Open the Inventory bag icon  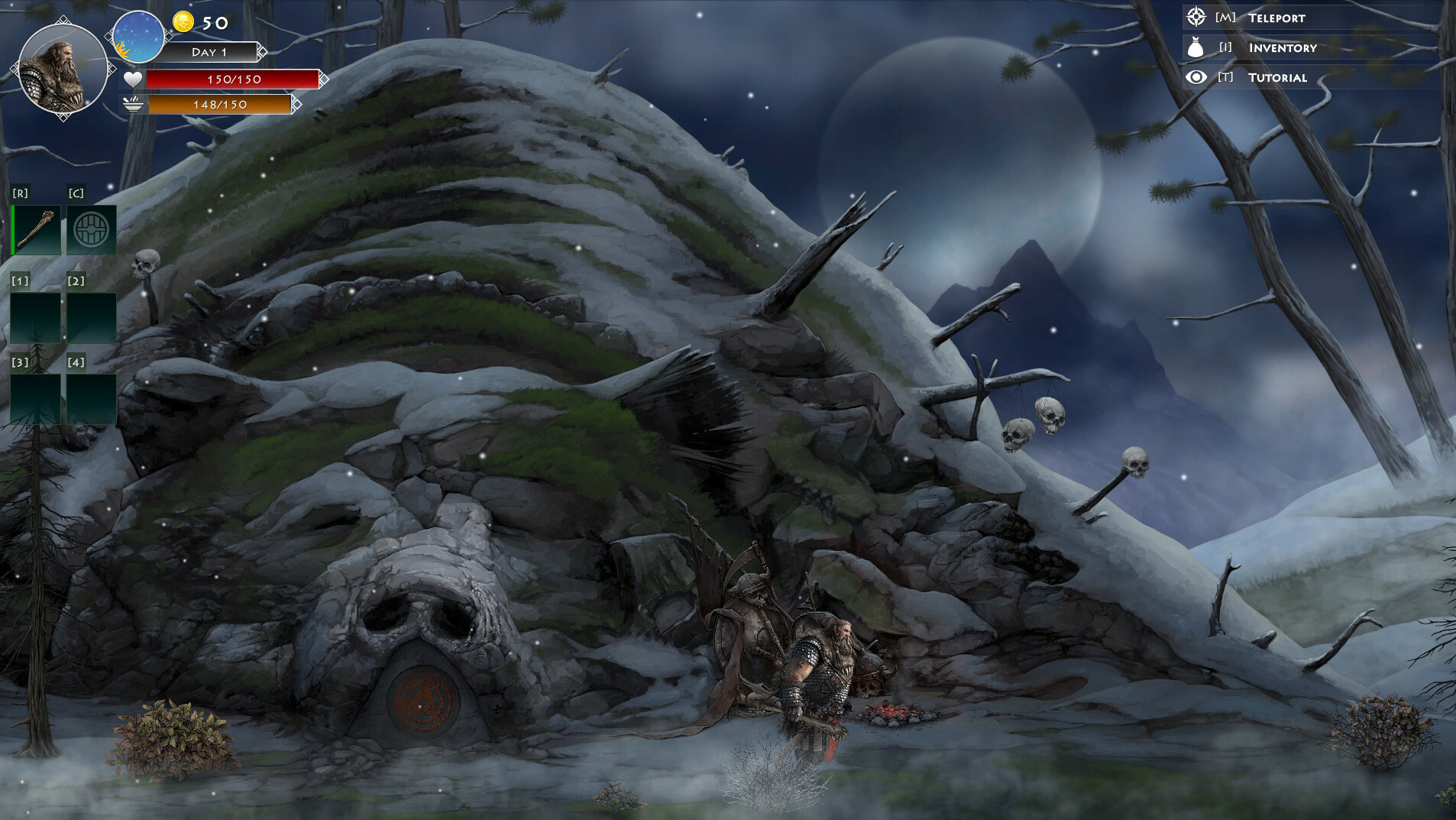pyautogui.click(x=1196, y=47)
